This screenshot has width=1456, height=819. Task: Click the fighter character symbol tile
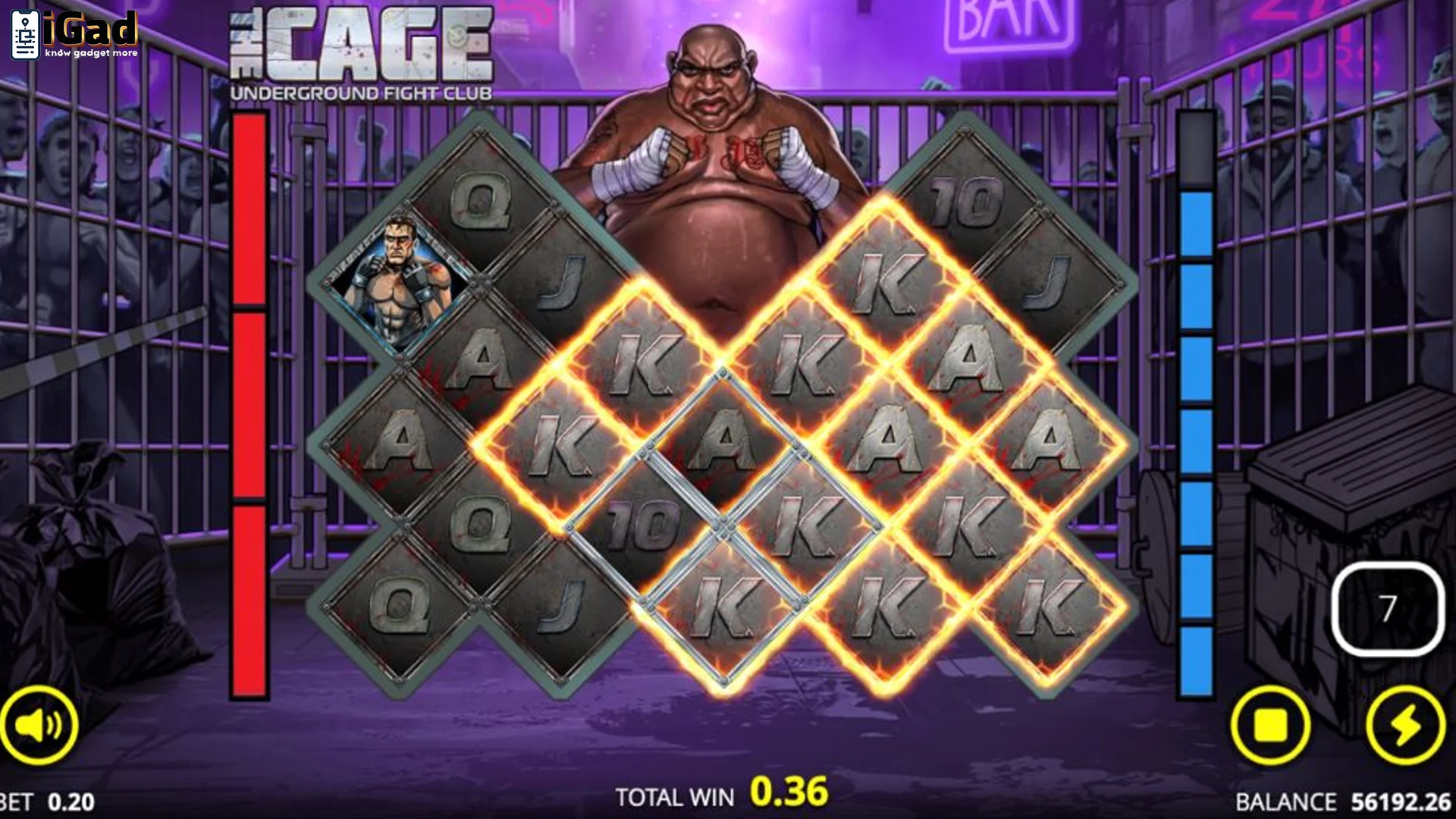click(x=400, y=281)
